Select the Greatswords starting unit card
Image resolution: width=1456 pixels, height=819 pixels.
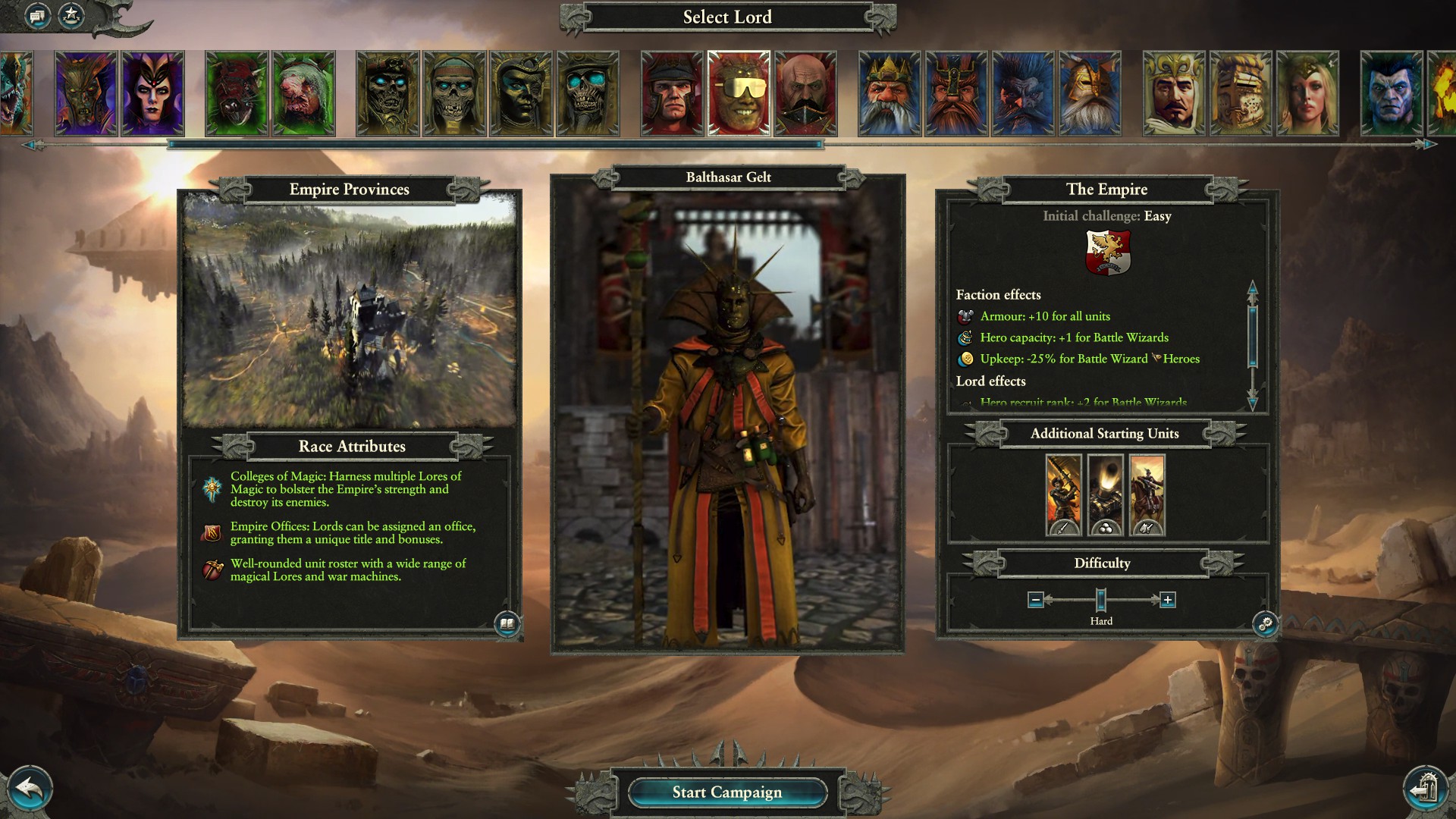click(1062, 493)
